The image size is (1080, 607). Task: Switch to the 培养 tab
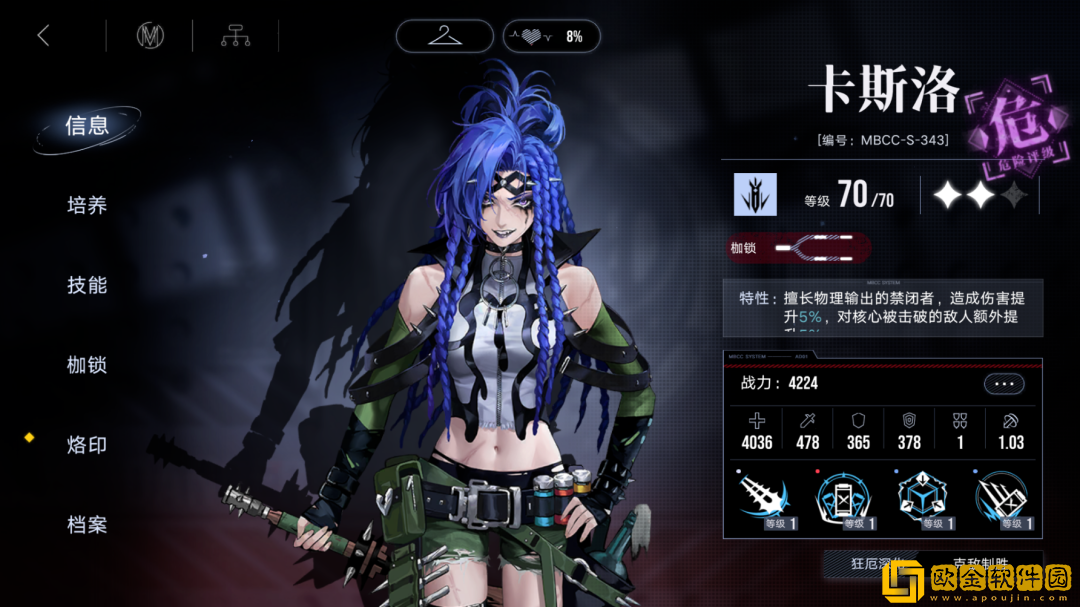pyautogui.click(x=87, y=206)
